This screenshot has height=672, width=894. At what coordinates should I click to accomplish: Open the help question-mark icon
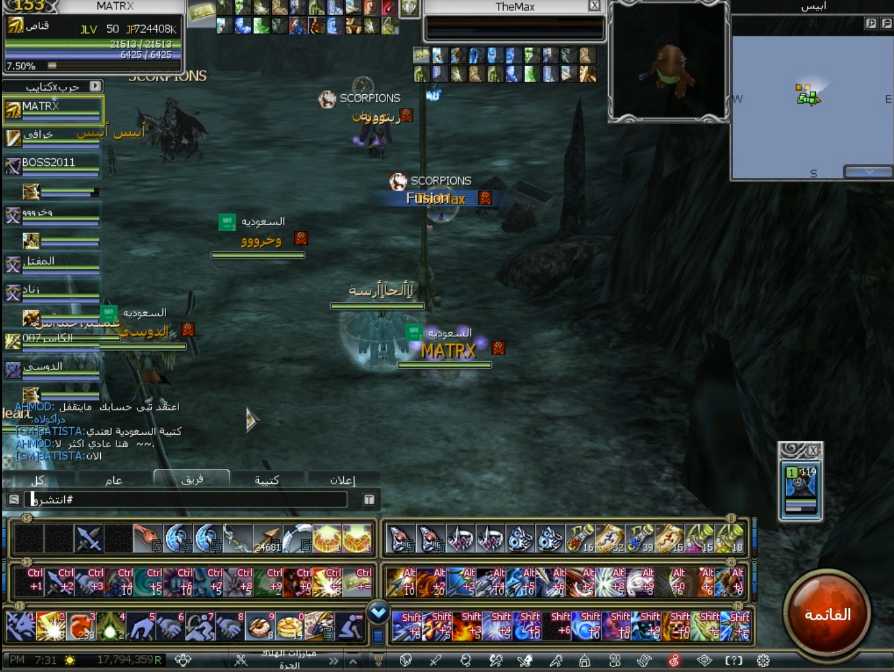click(734, 660)
